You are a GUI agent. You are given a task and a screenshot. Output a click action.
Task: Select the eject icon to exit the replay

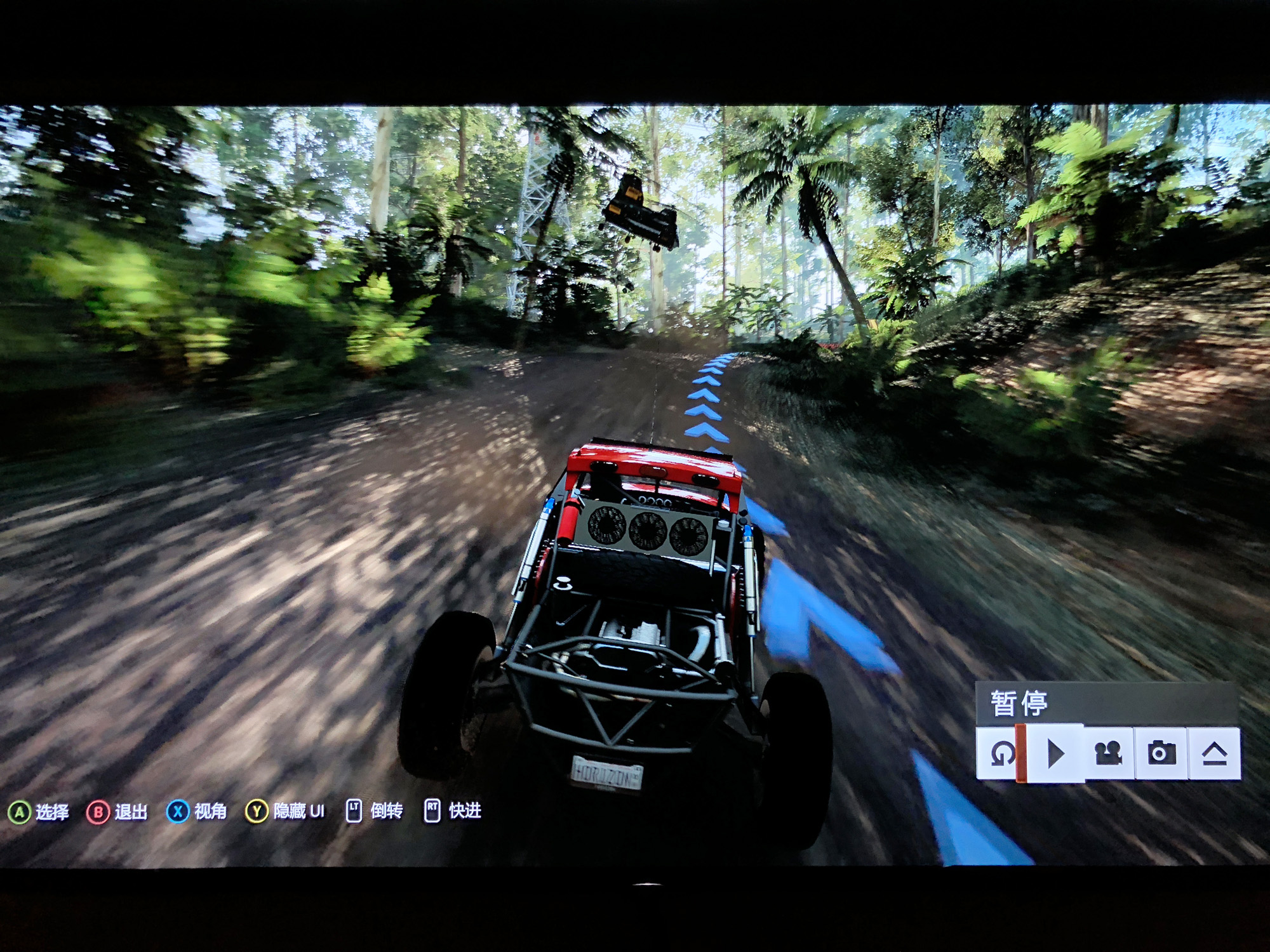tap(1214, 754)
